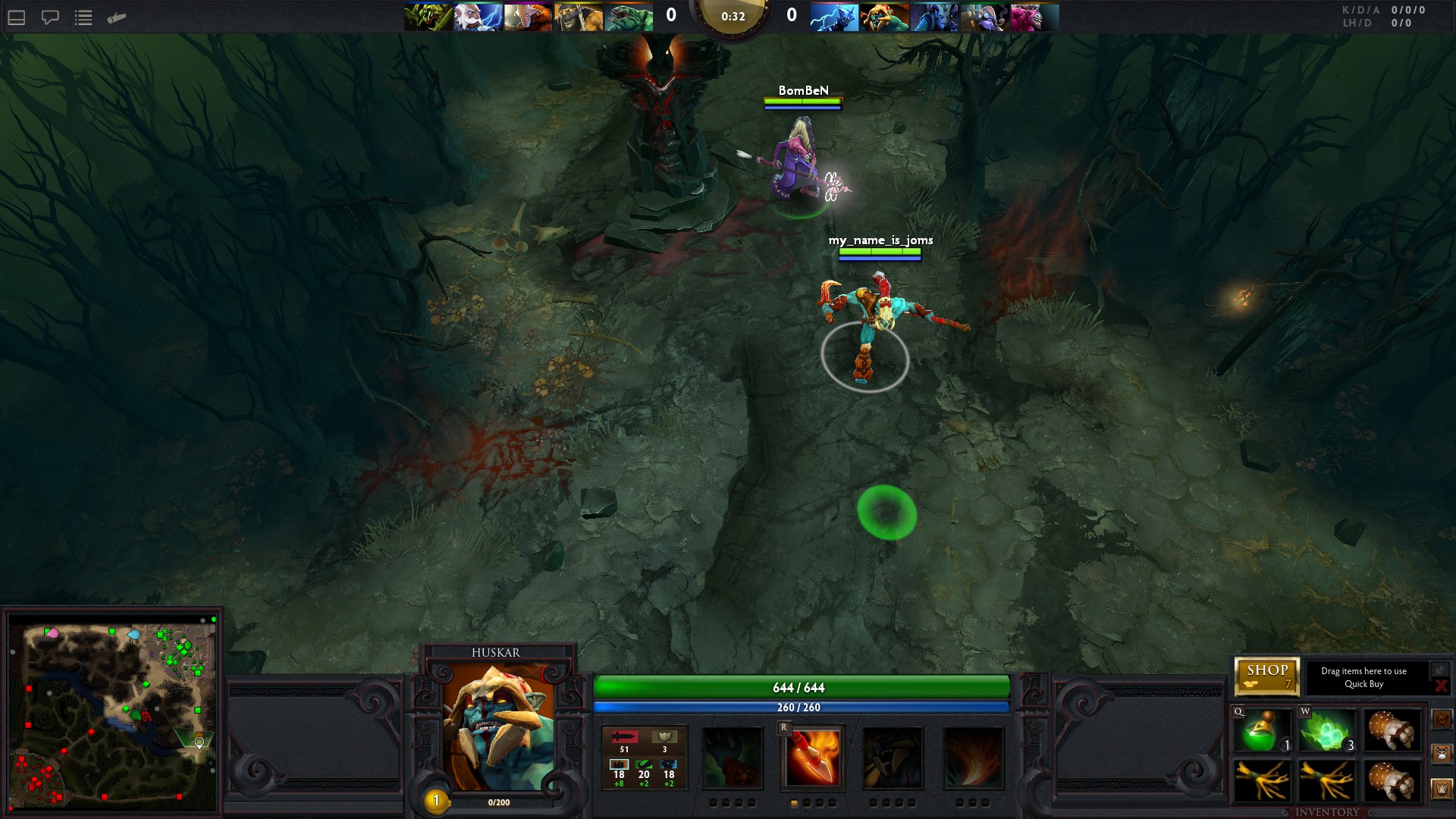This screenshot has width=1456, height=819.
Task: Select the Berserker's Blood ability icon
Action: [x=893, y=758]
